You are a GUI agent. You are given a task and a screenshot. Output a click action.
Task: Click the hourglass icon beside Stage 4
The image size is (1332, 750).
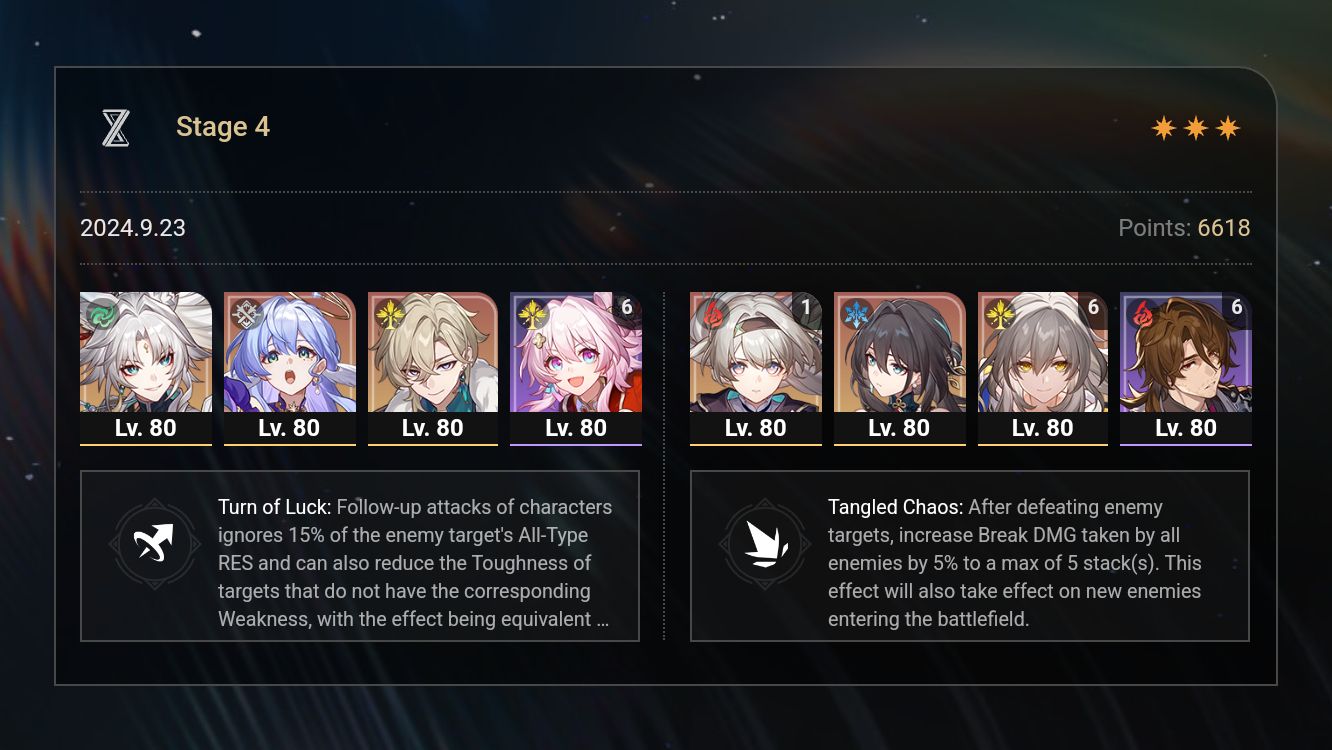[x=115, y=126]
